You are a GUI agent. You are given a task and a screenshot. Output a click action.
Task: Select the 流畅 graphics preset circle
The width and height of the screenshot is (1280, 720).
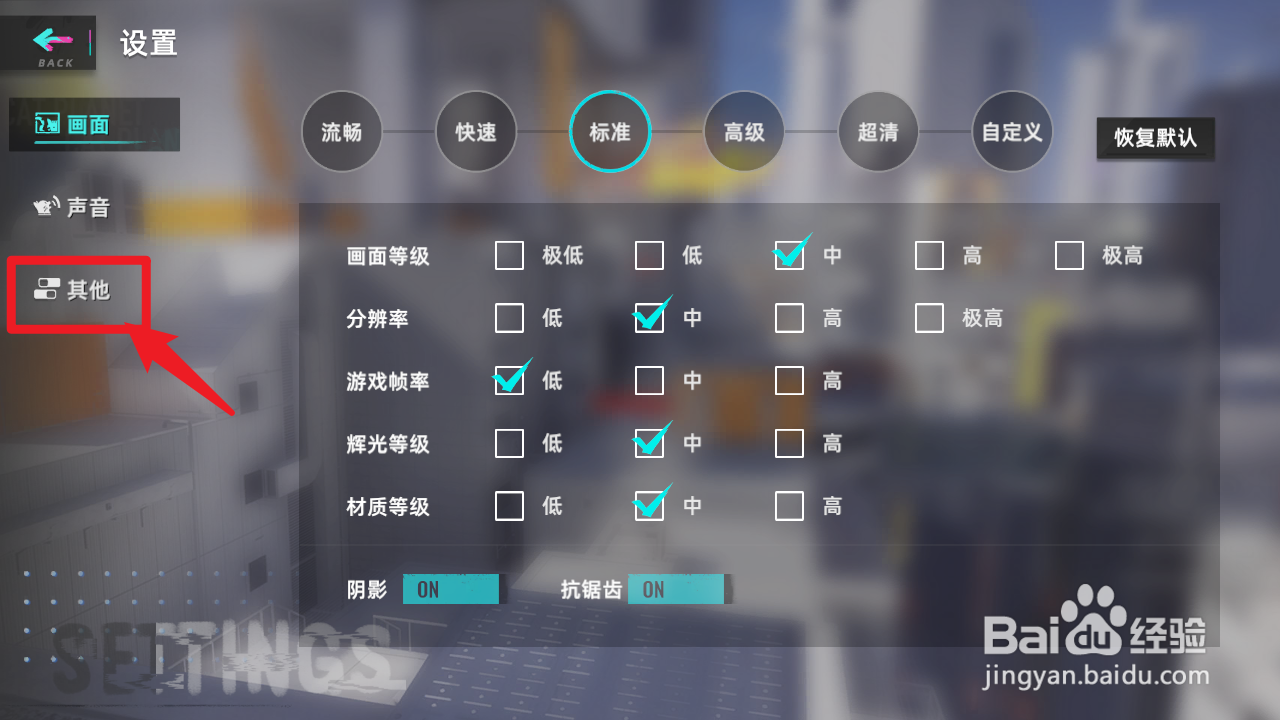[x=341, y=131]
